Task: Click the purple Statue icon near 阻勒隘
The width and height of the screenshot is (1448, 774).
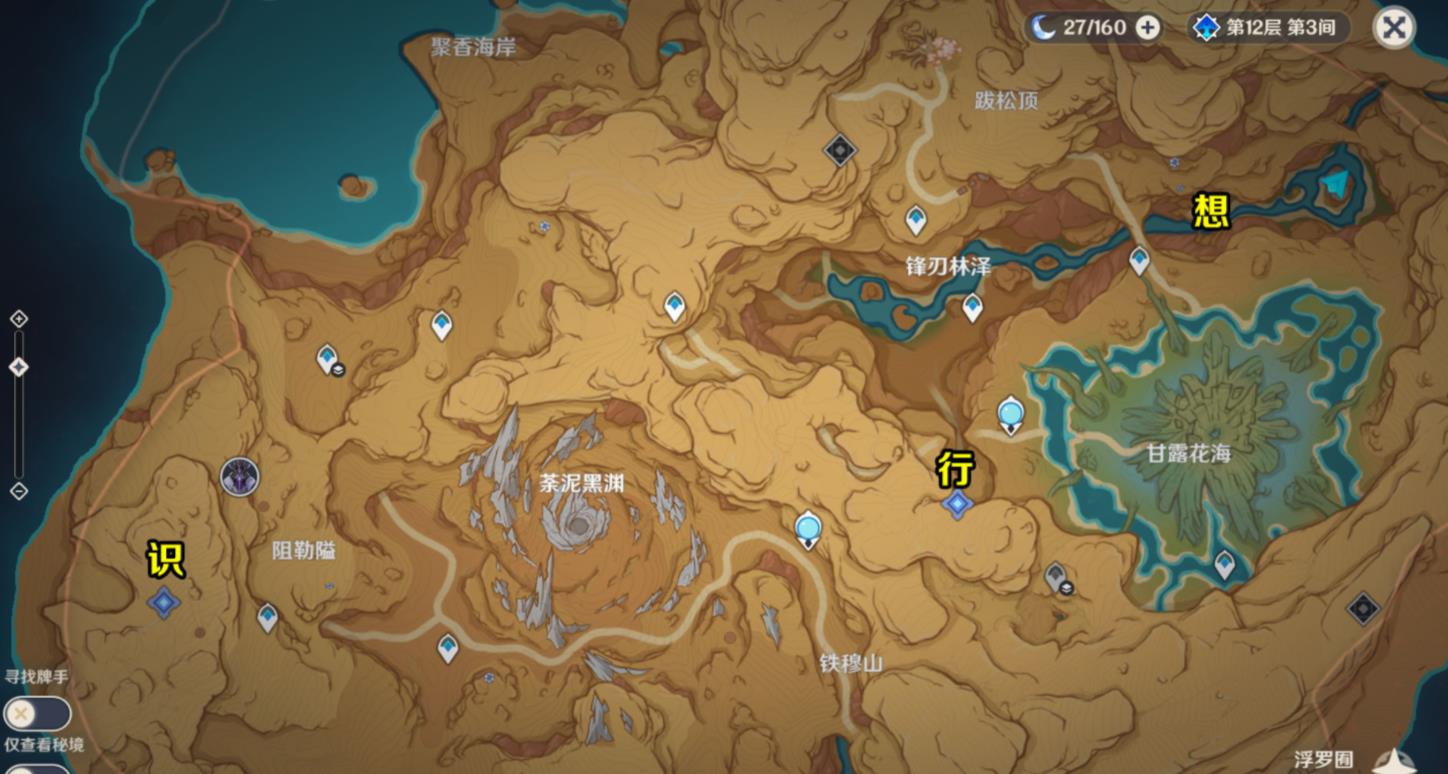Action: pyautogui.click(x=239, y=477)
